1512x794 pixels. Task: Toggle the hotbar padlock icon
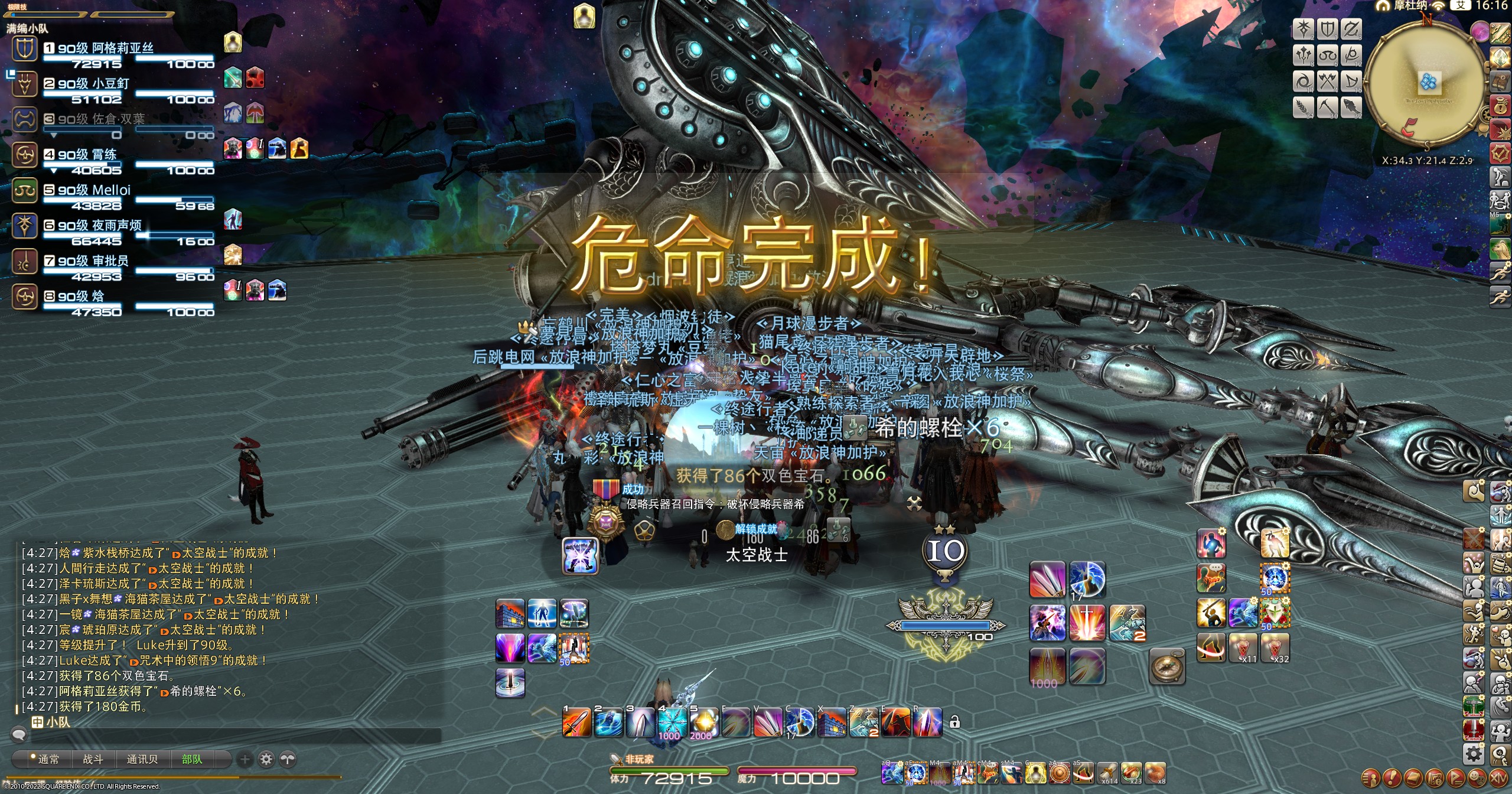[954, 722]
